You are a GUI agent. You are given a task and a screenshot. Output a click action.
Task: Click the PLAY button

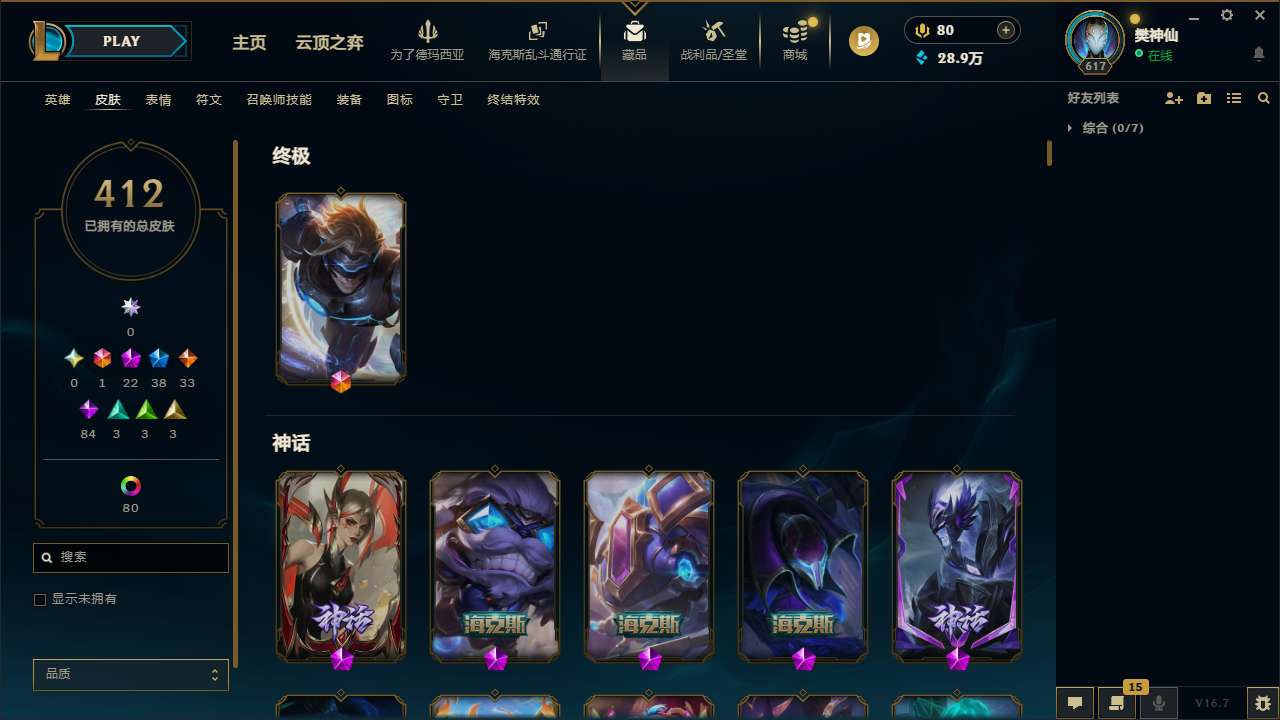coord(121,41)
